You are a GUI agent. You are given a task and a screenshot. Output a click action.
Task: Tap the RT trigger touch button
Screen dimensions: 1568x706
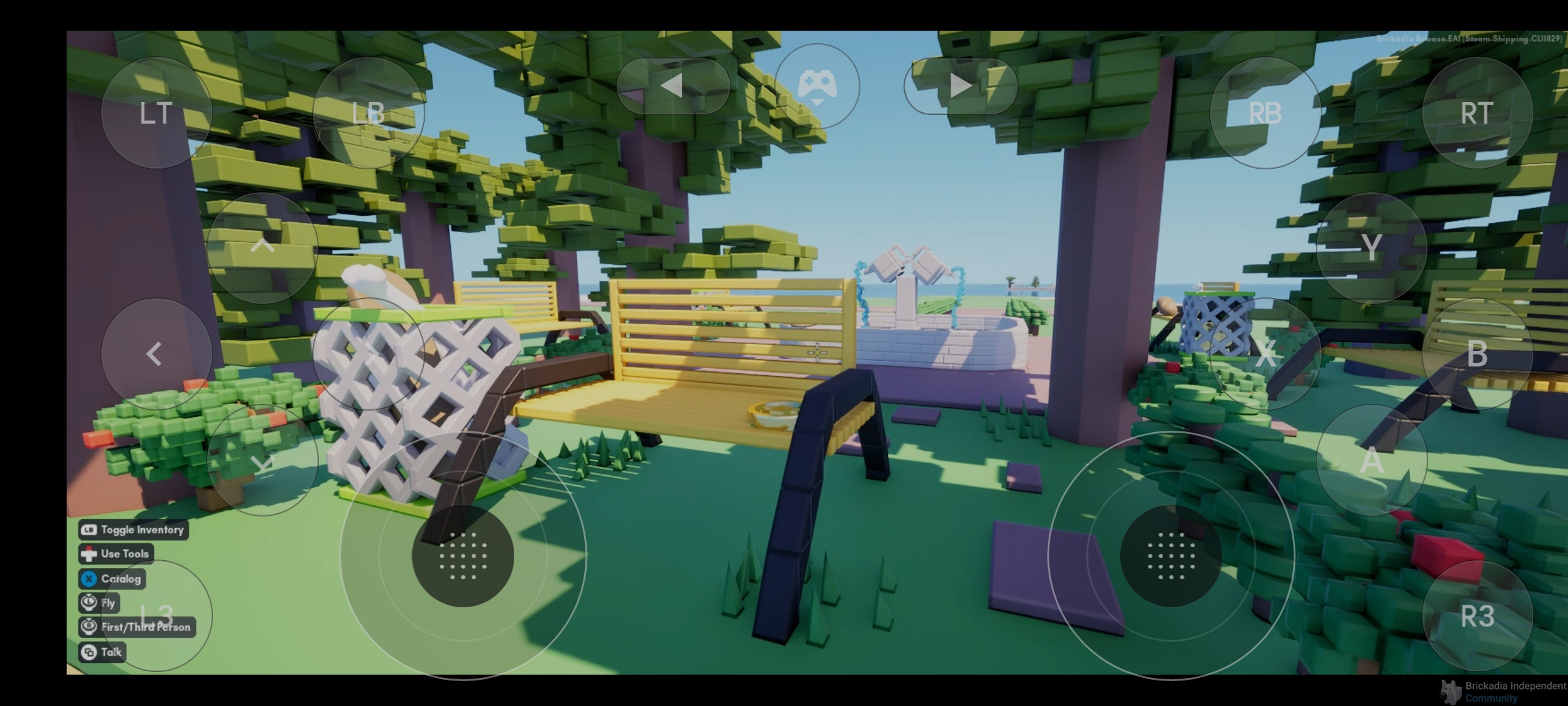click(x=1477, y=113)
